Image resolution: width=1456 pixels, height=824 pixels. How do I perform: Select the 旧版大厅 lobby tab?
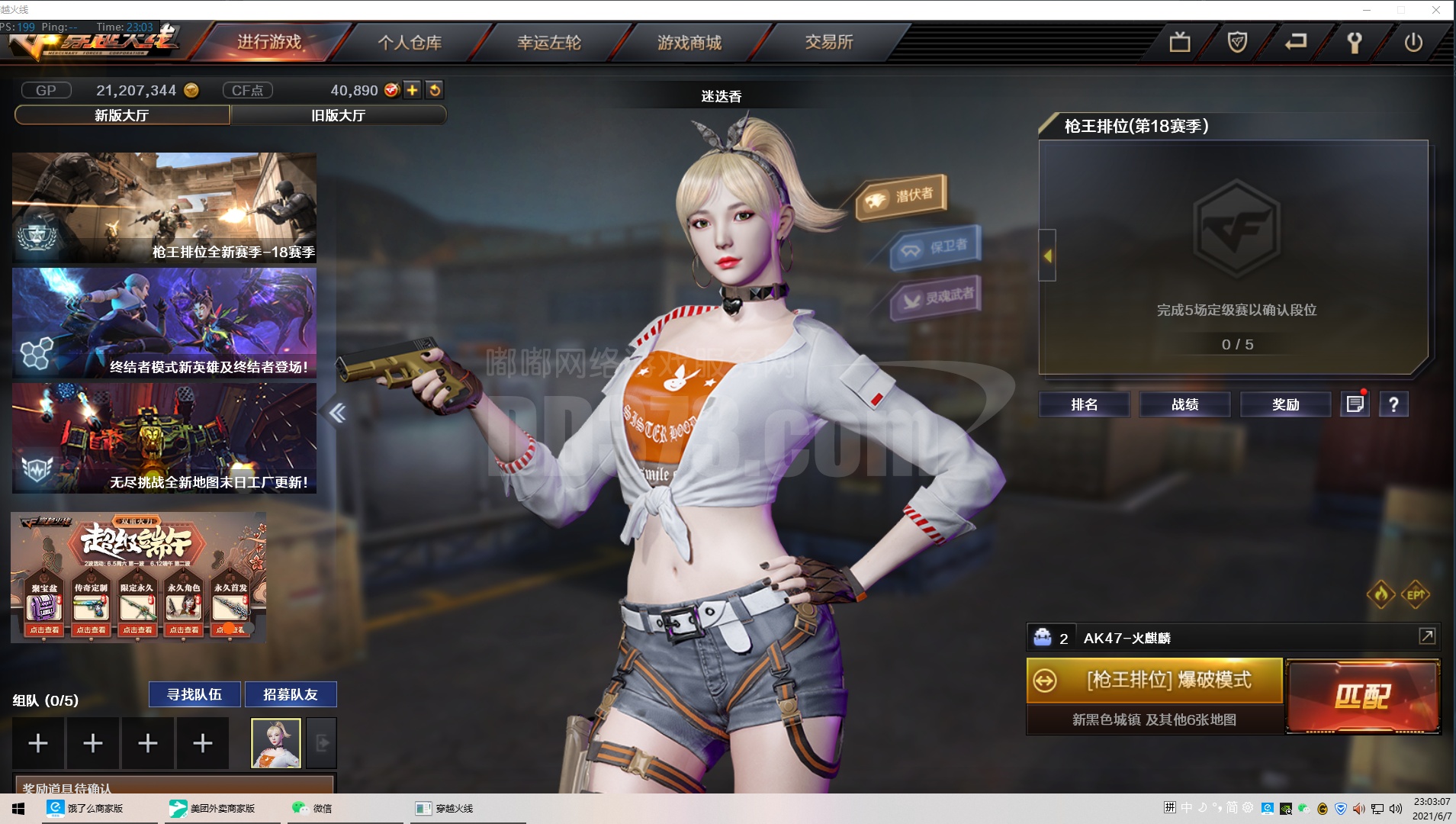pos(338,115)
